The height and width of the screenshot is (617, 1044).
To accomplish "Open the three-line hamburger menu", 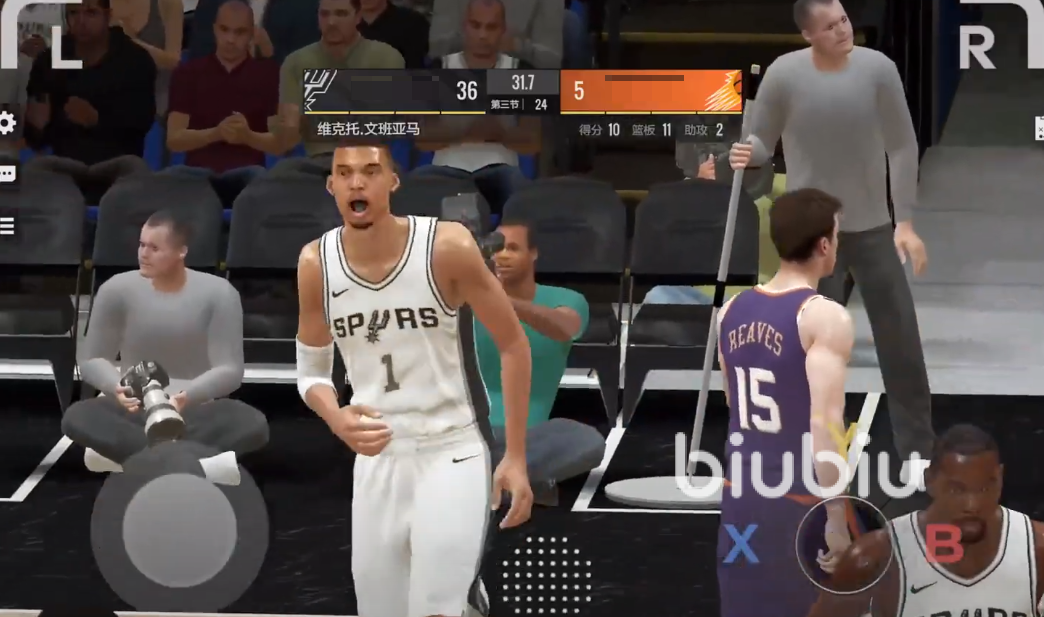I will tap(7, 225).
